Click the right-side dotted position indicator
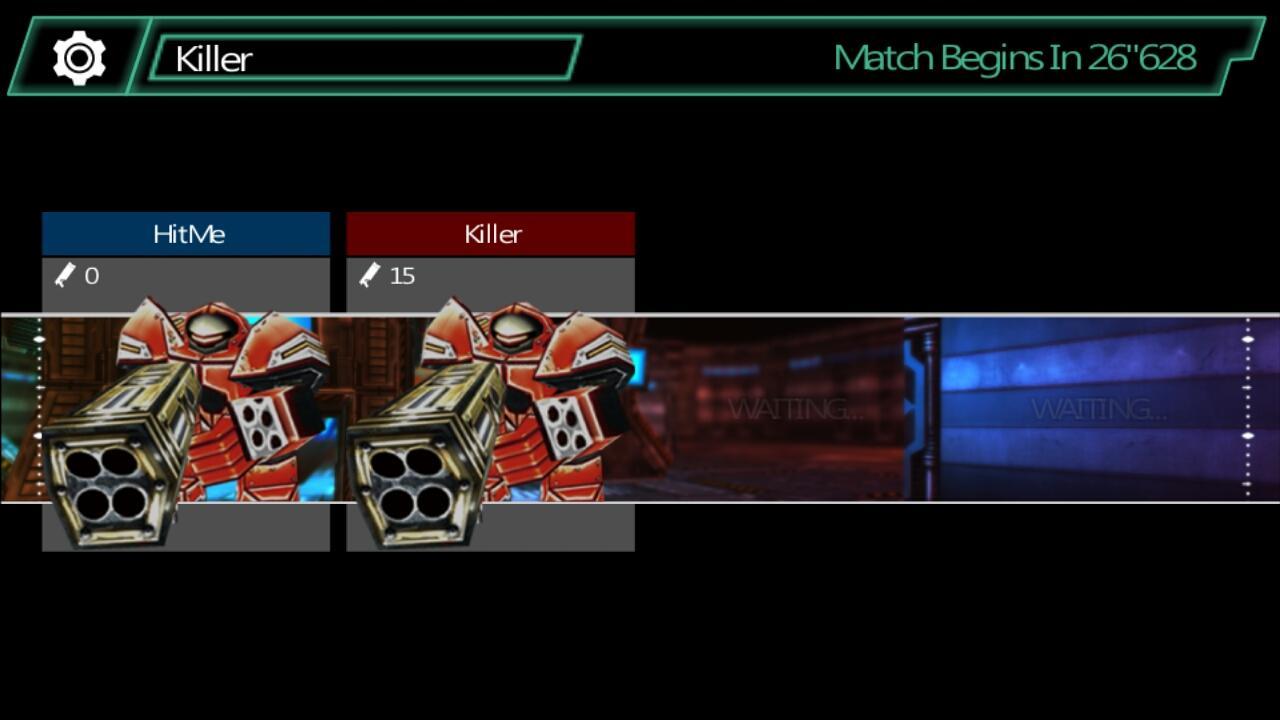This screenshot has height=720, width=1280. (x=1246, y=410)
